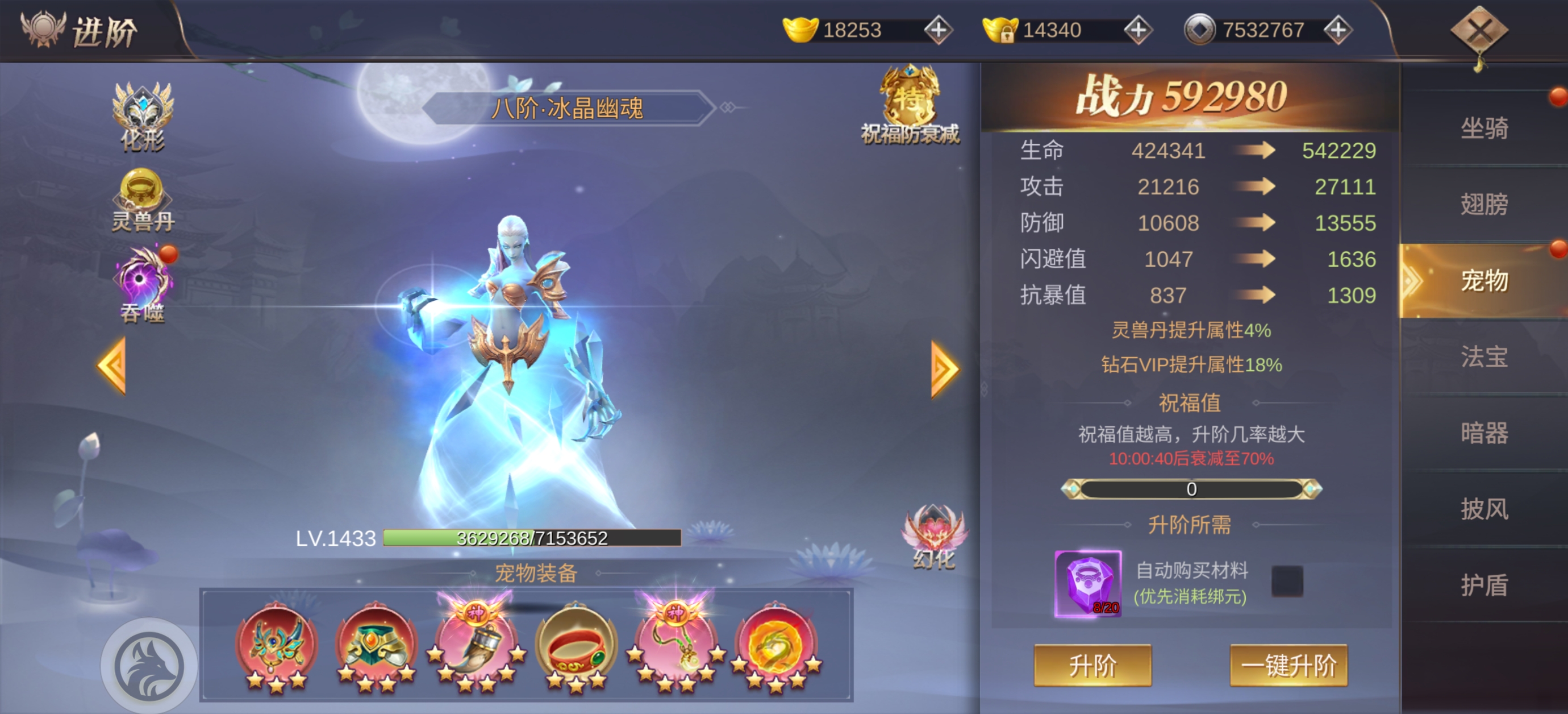Open the 幻化 lotus icon
The width and height of the screenshot is (1568, 714).
click(934, 536)
